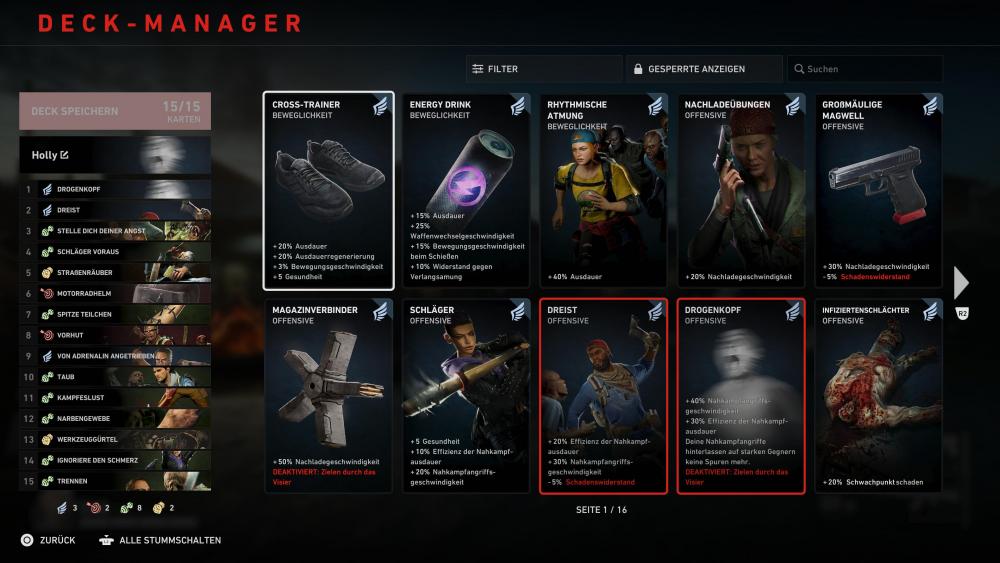Select the Cross-Trainer card

click(328, 191)
